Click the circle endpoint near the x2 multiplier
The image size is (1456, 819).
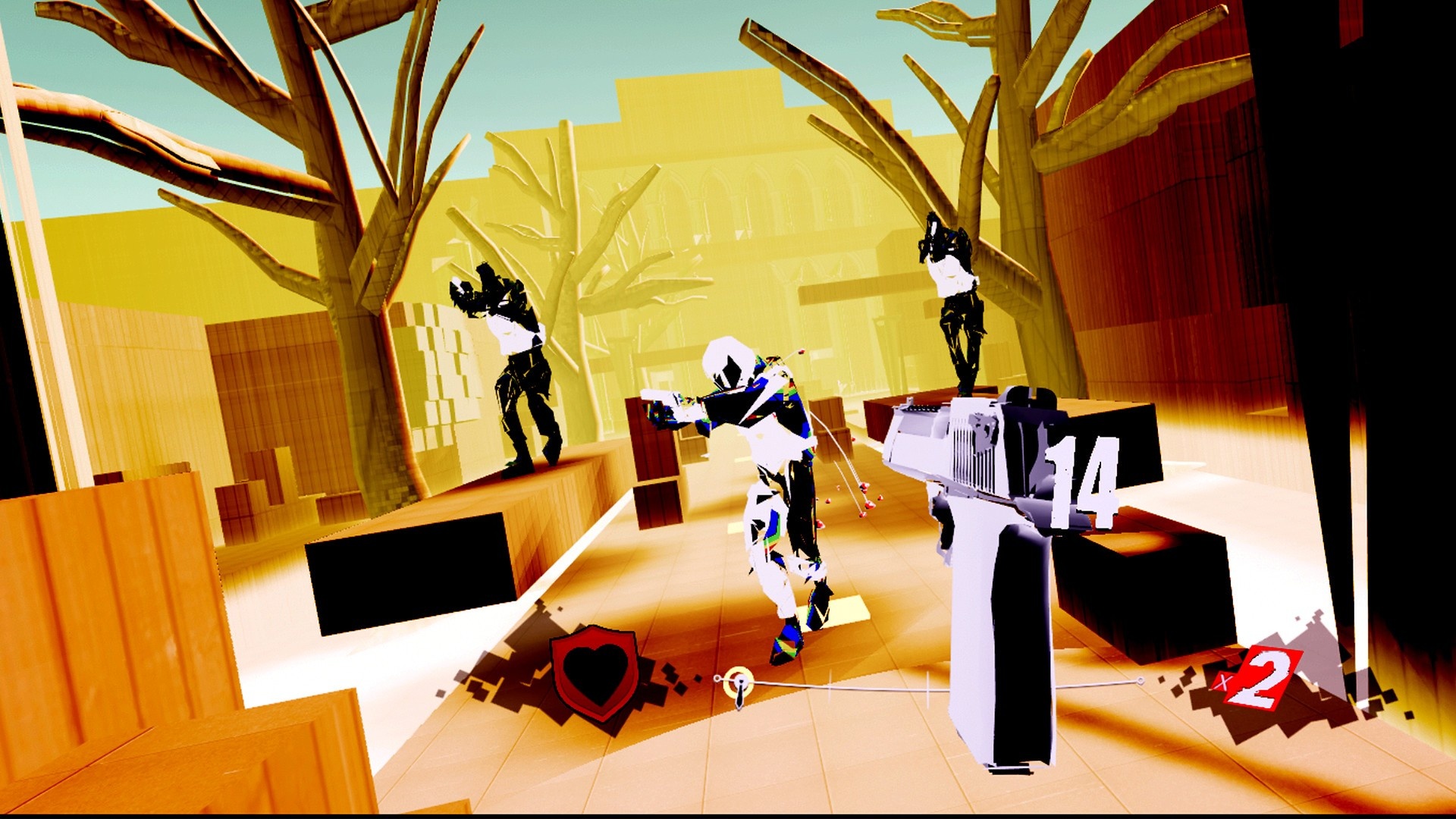point(1140,681)
